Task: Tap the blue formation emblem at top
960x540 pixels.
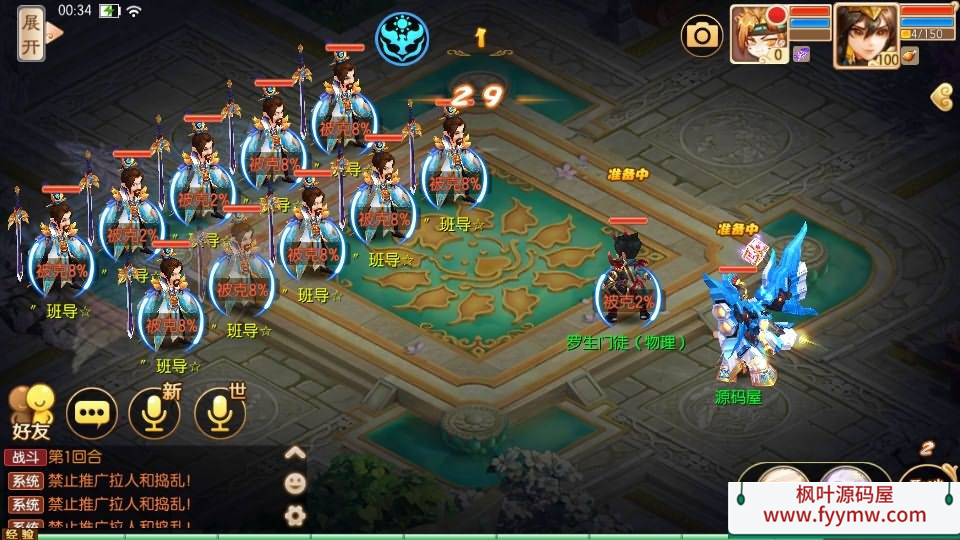Action: (x=401, y=37)
